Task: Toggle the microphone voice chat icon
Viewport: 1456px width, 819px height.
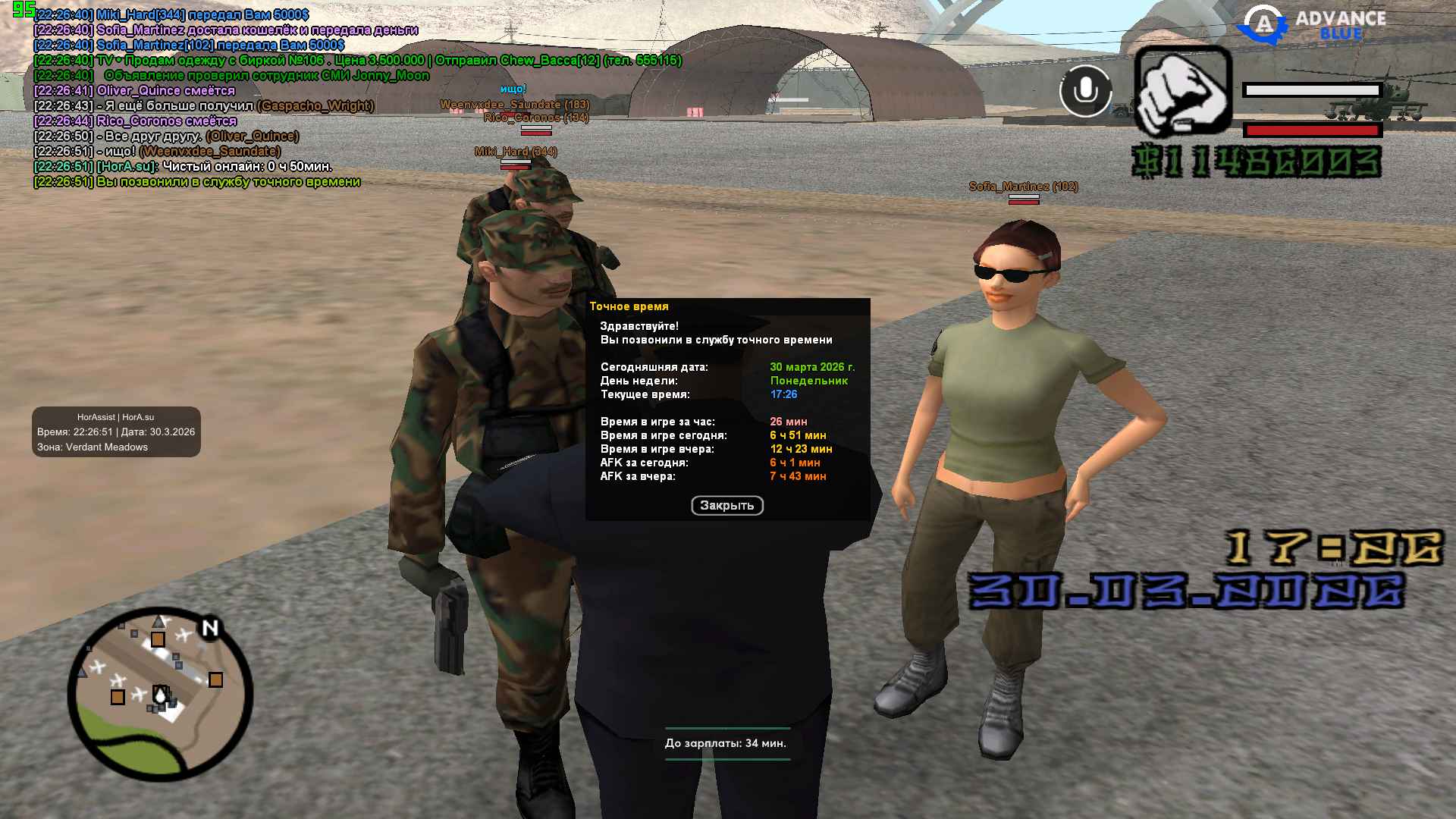Action: [1085, 91]
